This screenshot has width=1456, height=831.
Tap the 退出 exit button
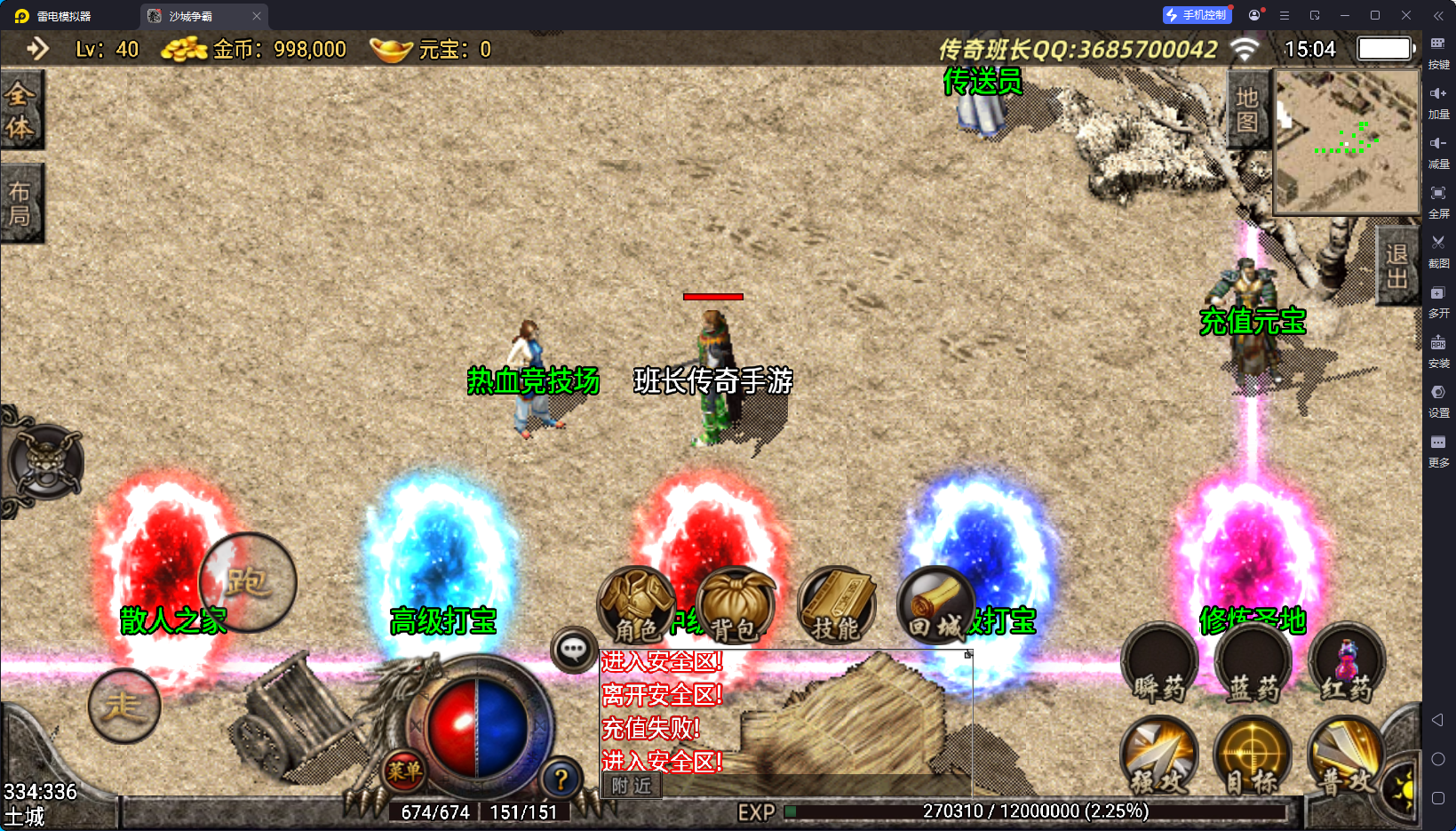(x=1396, y=266)
